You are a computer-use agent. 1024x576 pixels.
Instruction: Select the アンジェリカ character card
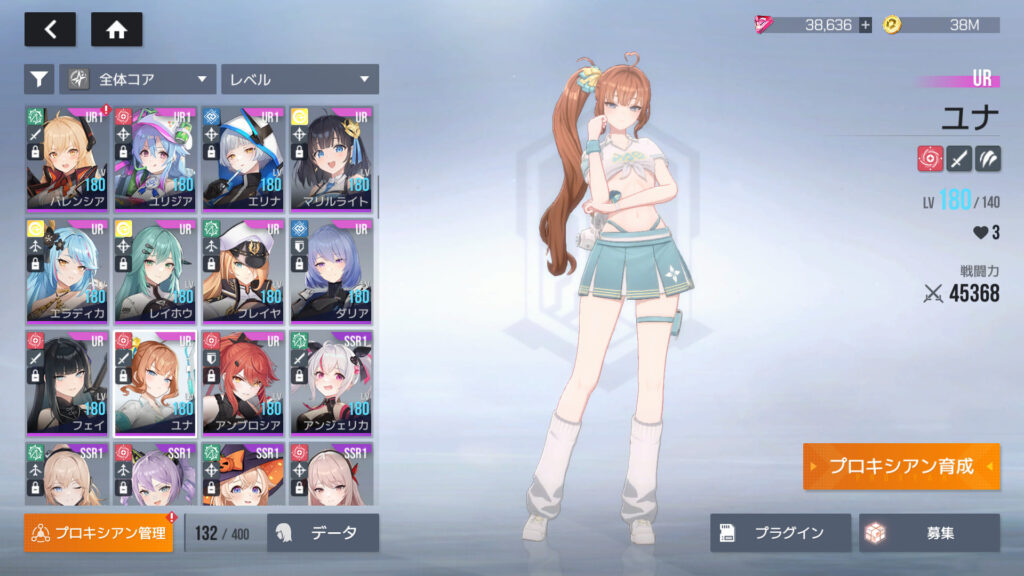[331, 382]
